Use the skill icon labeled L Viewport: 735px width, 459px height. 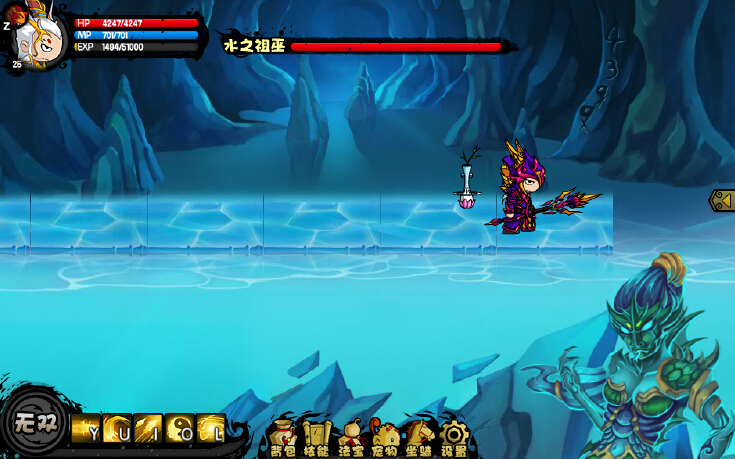[x=211, y=428]
